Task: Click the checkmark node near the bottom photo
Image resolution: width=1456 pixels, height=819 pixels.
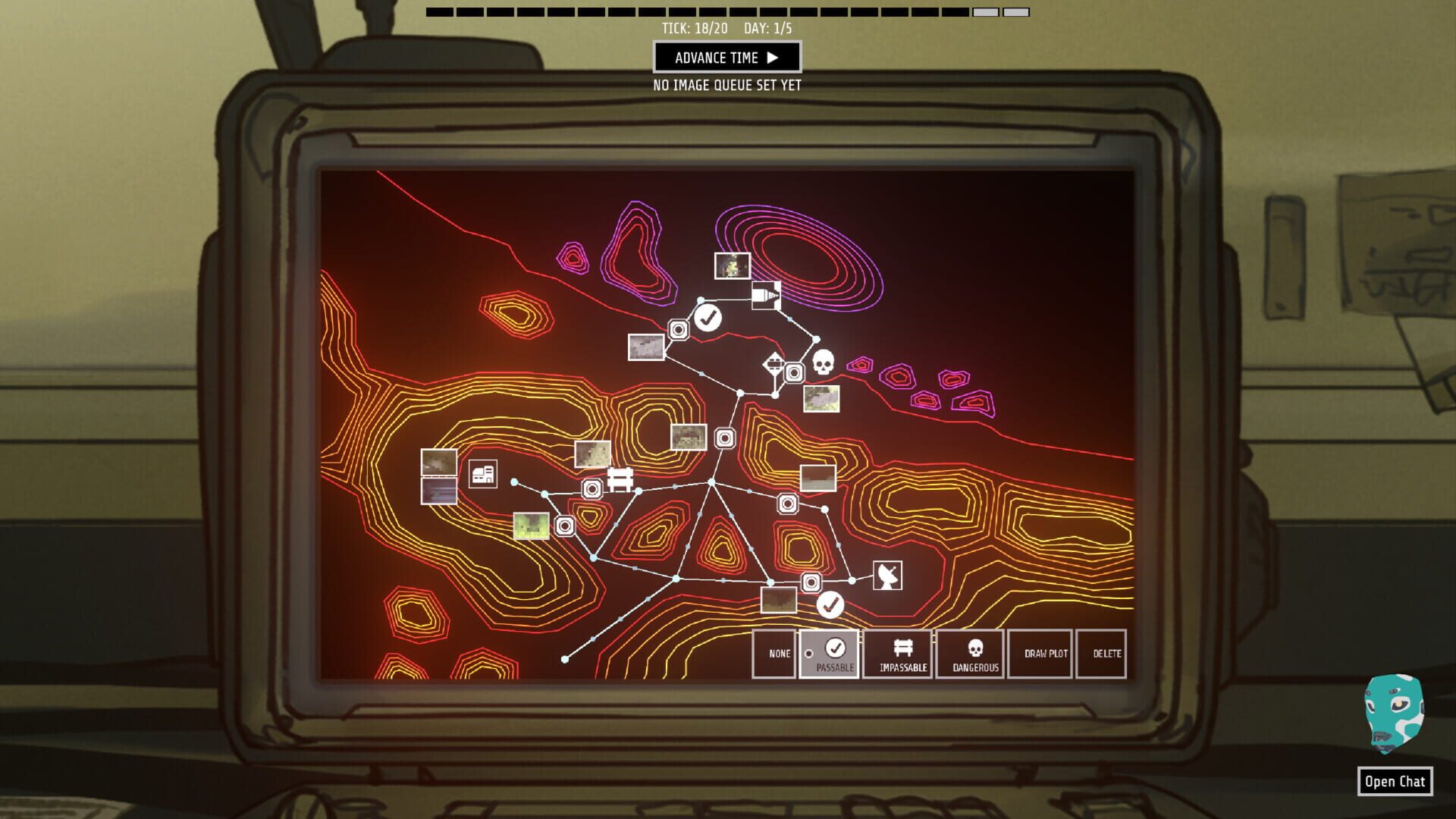Action: coord(830,606)
